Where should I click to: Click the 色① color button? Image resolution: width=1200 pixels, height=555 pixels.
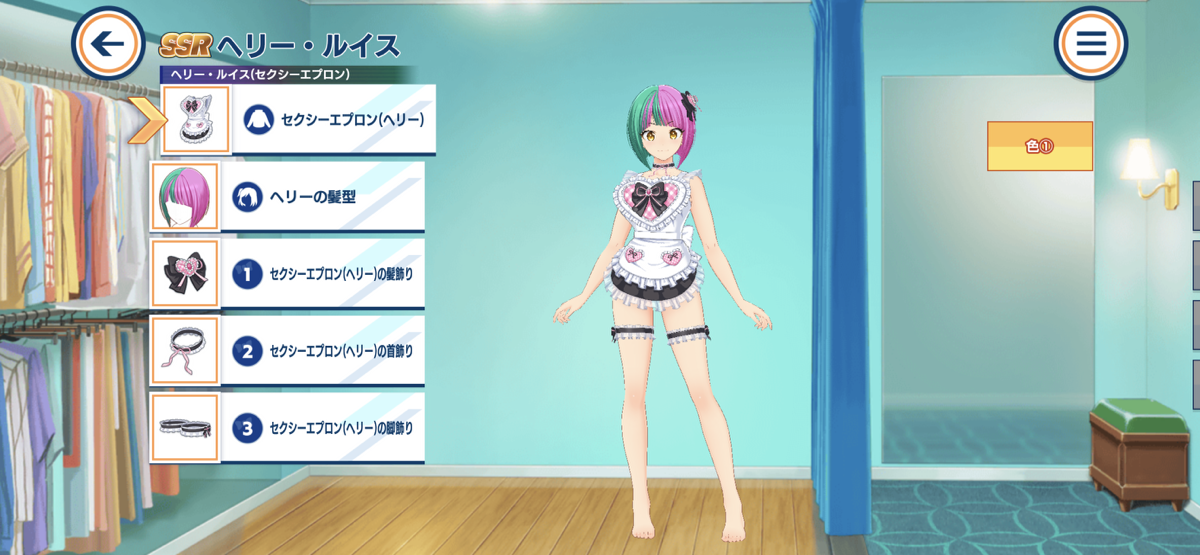(1039, 146)
